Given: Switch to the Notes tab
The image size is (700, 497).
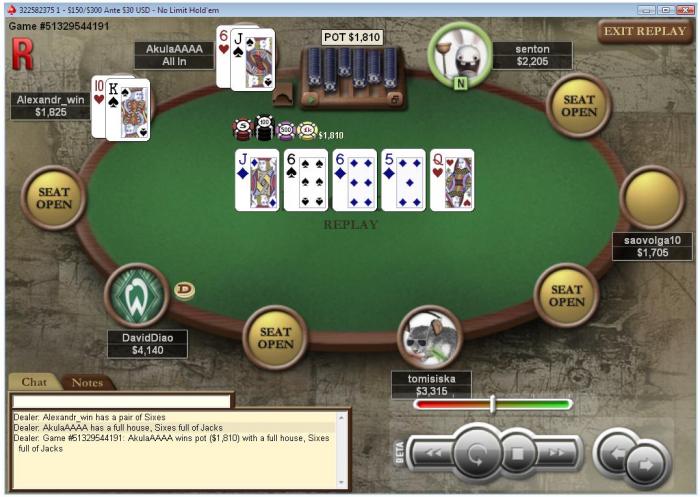Looking at the screenshot, I should tap(87, 382).
